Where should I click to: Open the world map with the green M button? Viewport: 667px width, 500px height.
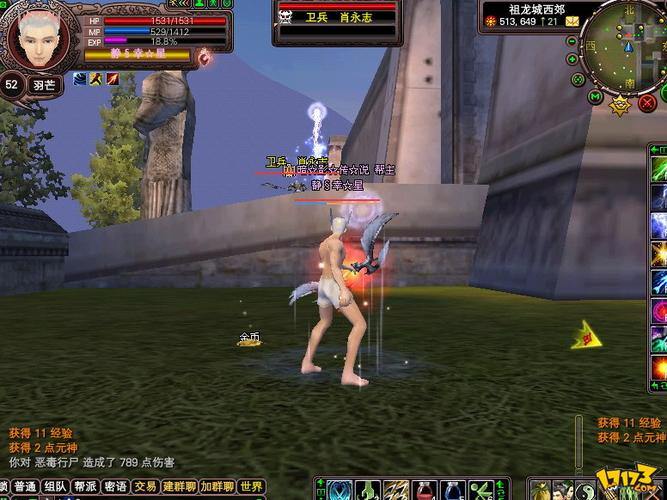596,97
